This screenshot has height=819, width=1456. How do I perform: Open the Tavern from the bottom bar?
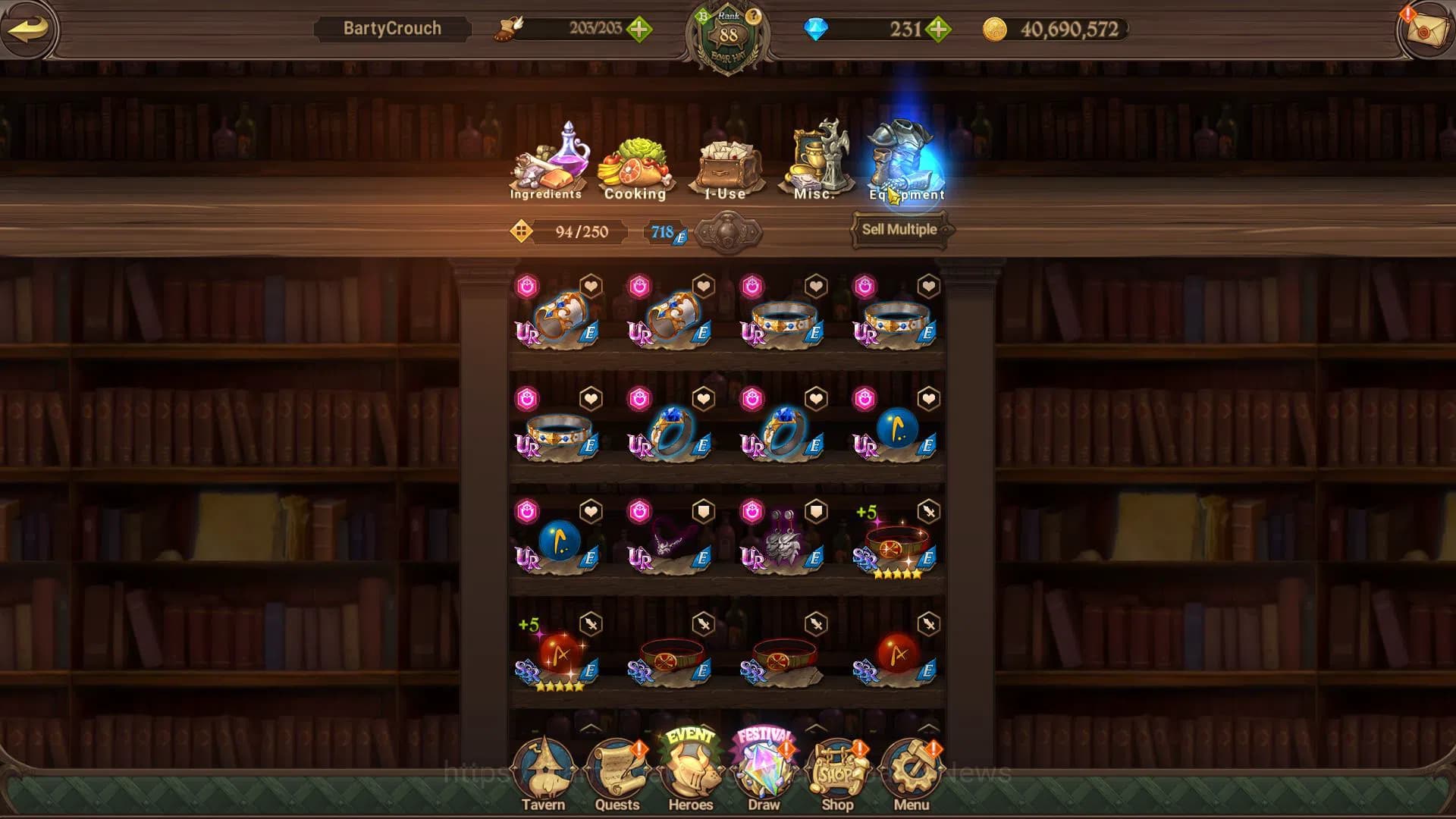pos(543,773)
